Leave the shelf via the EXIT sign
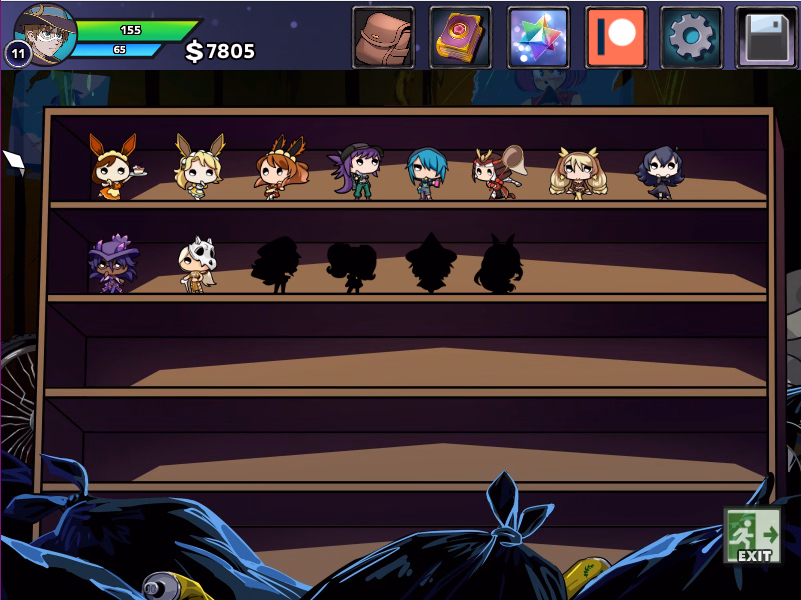Viewport: 801px width, 600px height. point(752,536)
